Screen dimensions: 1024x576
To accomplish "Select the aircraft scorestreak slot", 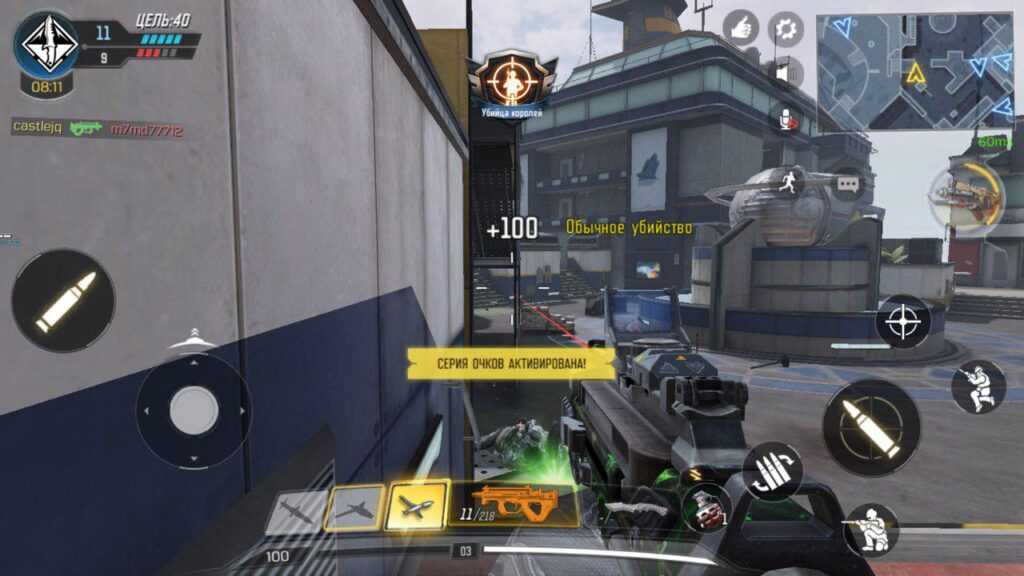I will (x=355, y=508).
